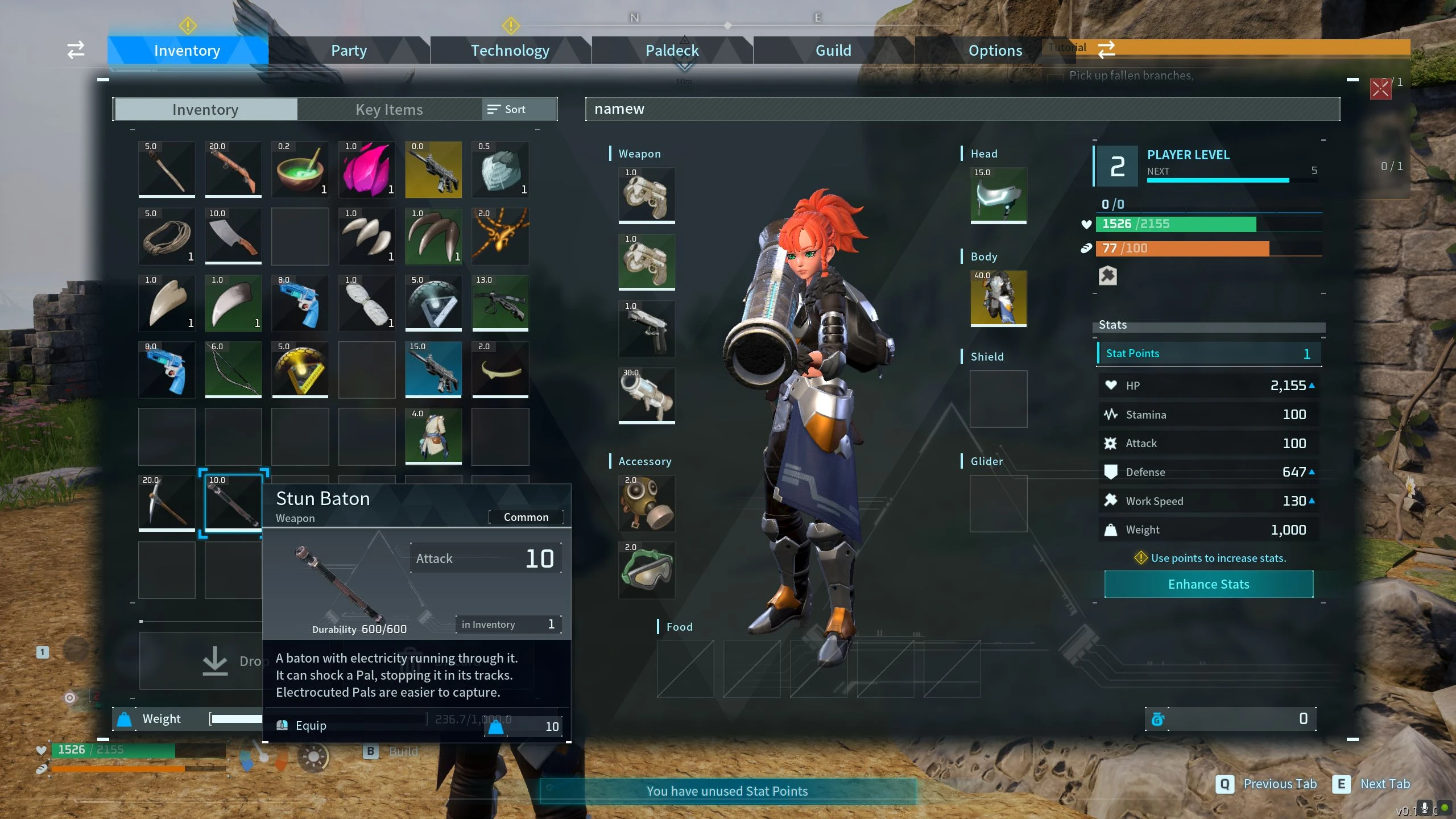Click the player level experience progress bar
This screenshot has width=1456, height=819.
1217,180
